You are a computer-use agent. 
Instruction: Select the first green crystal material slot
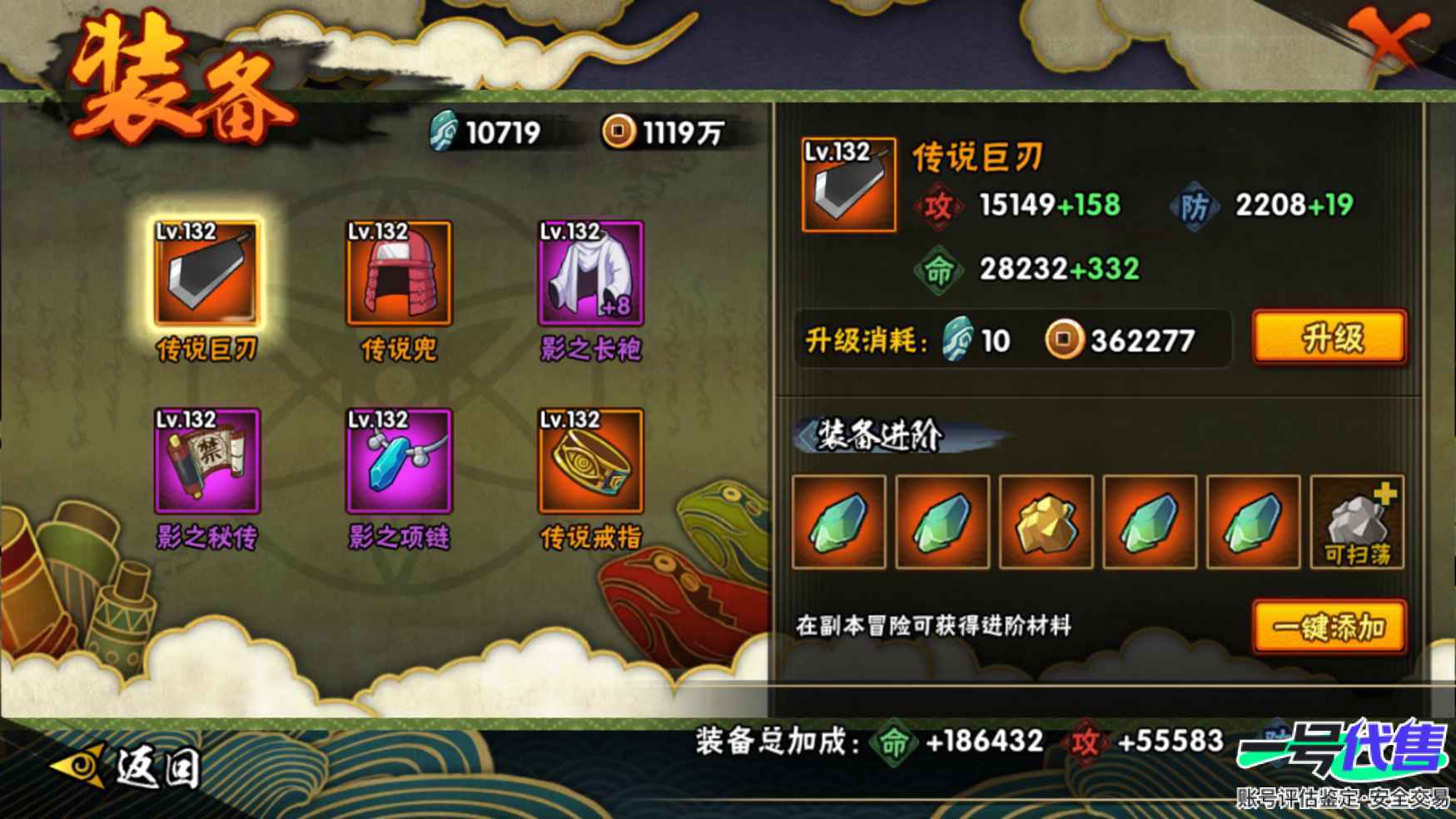click(839, 523)
